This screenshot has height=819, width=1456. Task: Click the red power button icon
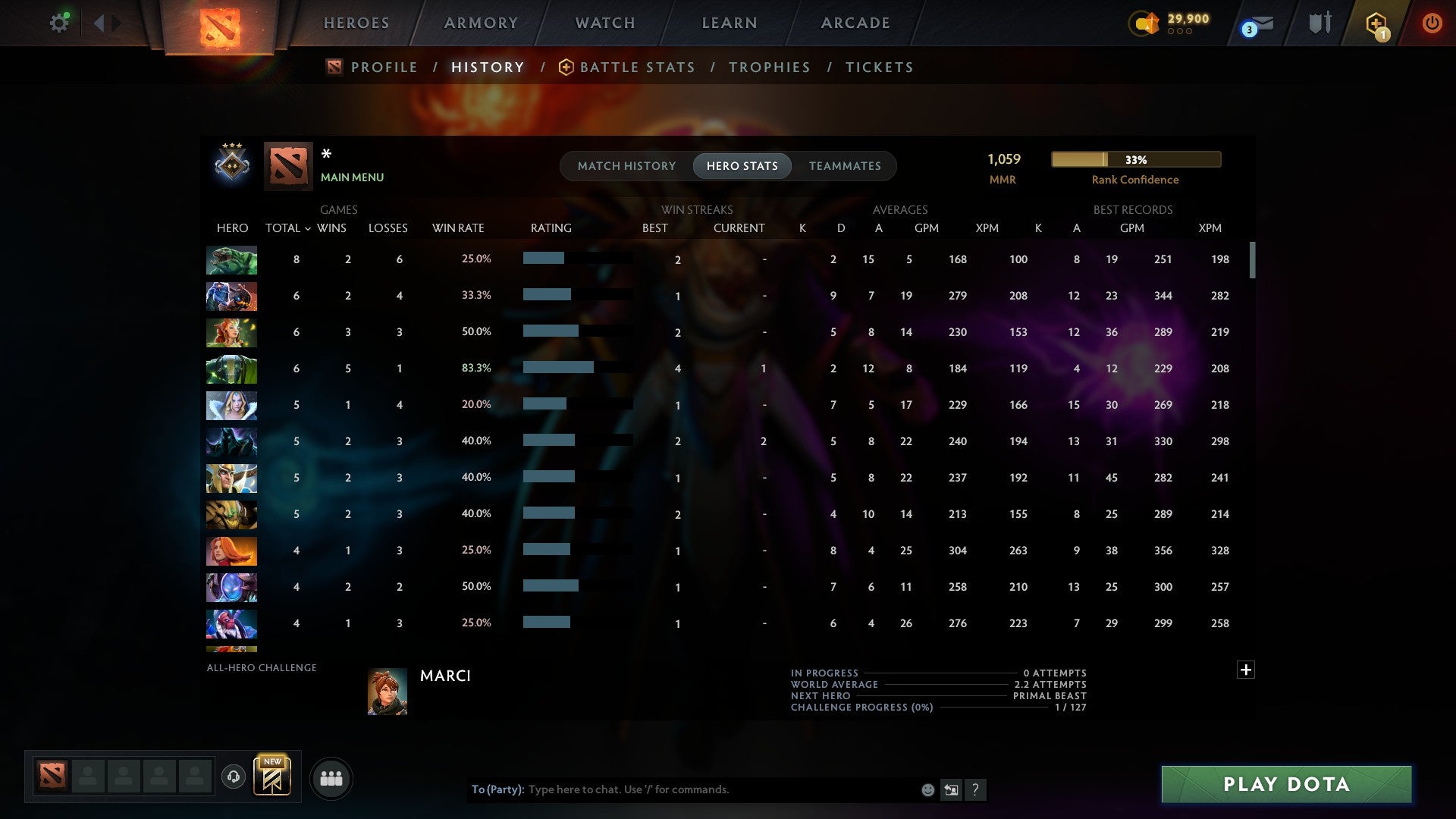tap(1432, 22)
